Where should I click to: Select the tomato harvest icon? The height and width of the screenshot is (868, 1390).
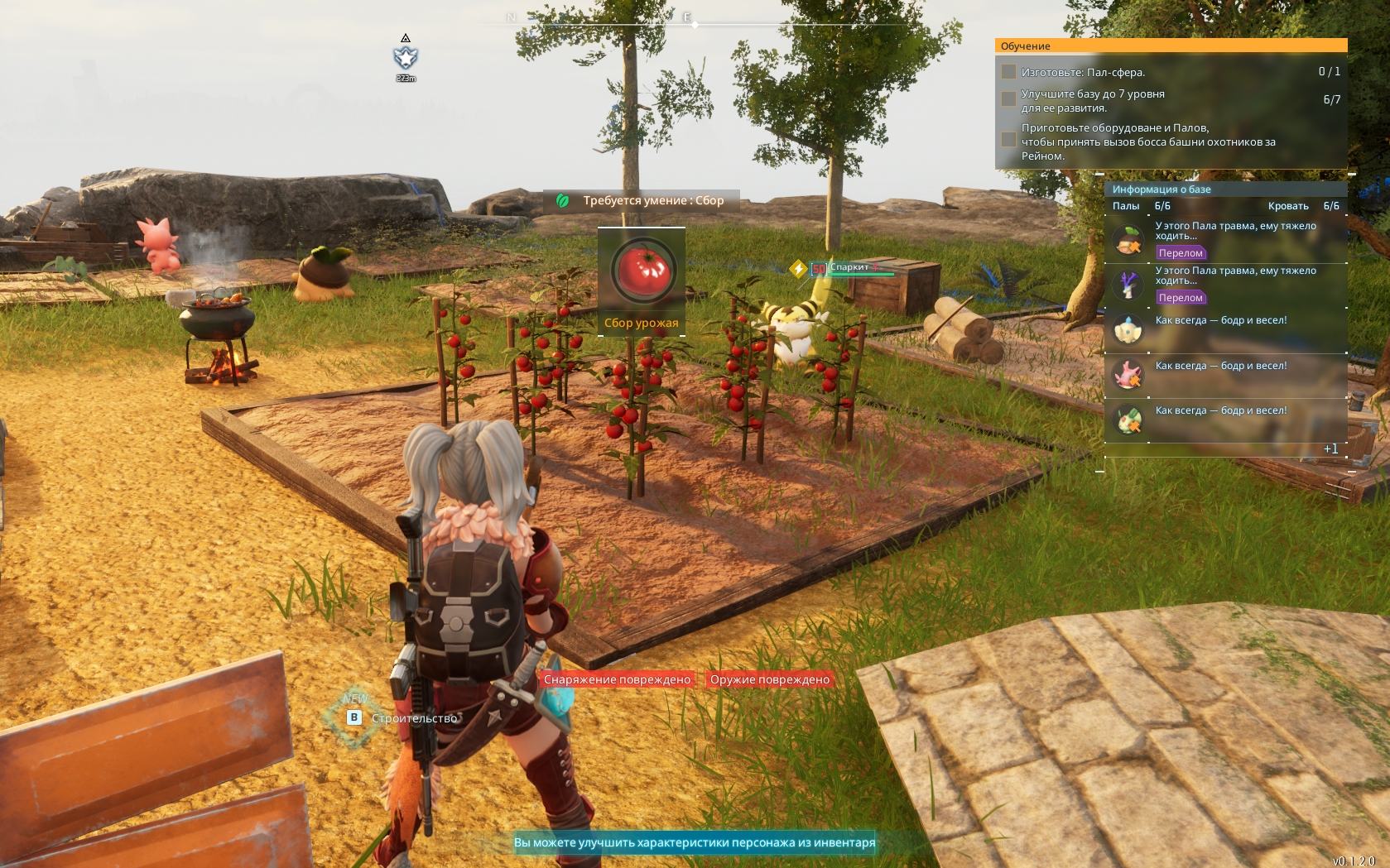tap(643, 271)
